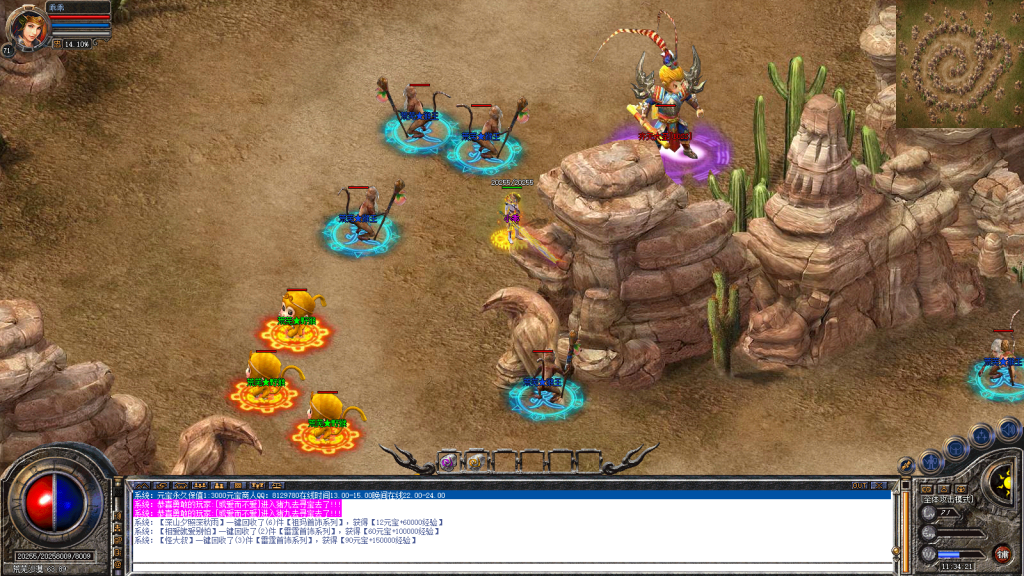Click the small orange satellite button

click(x=906, y=465)
